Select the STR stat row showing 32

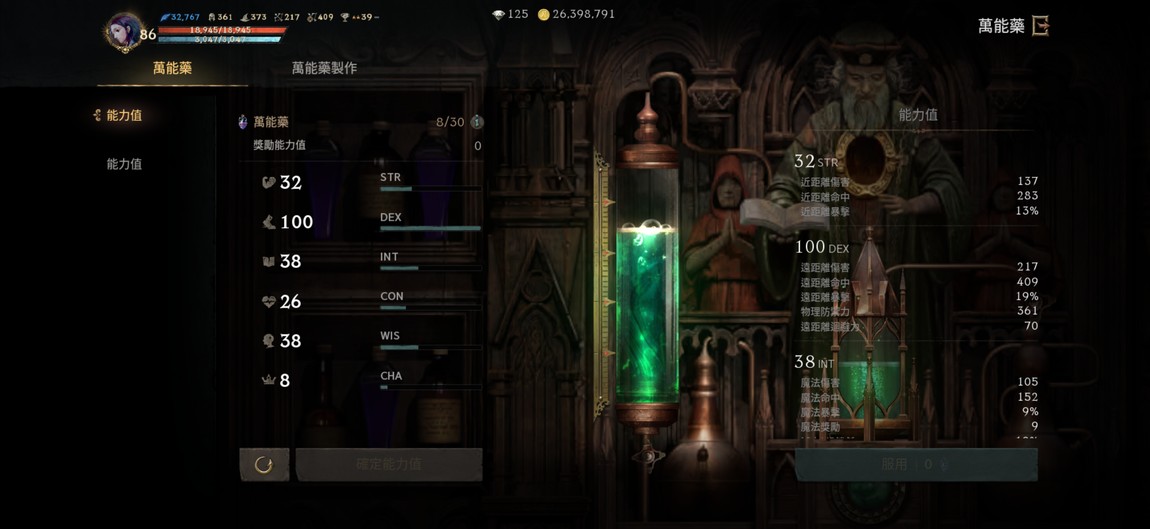click(370, 182)
